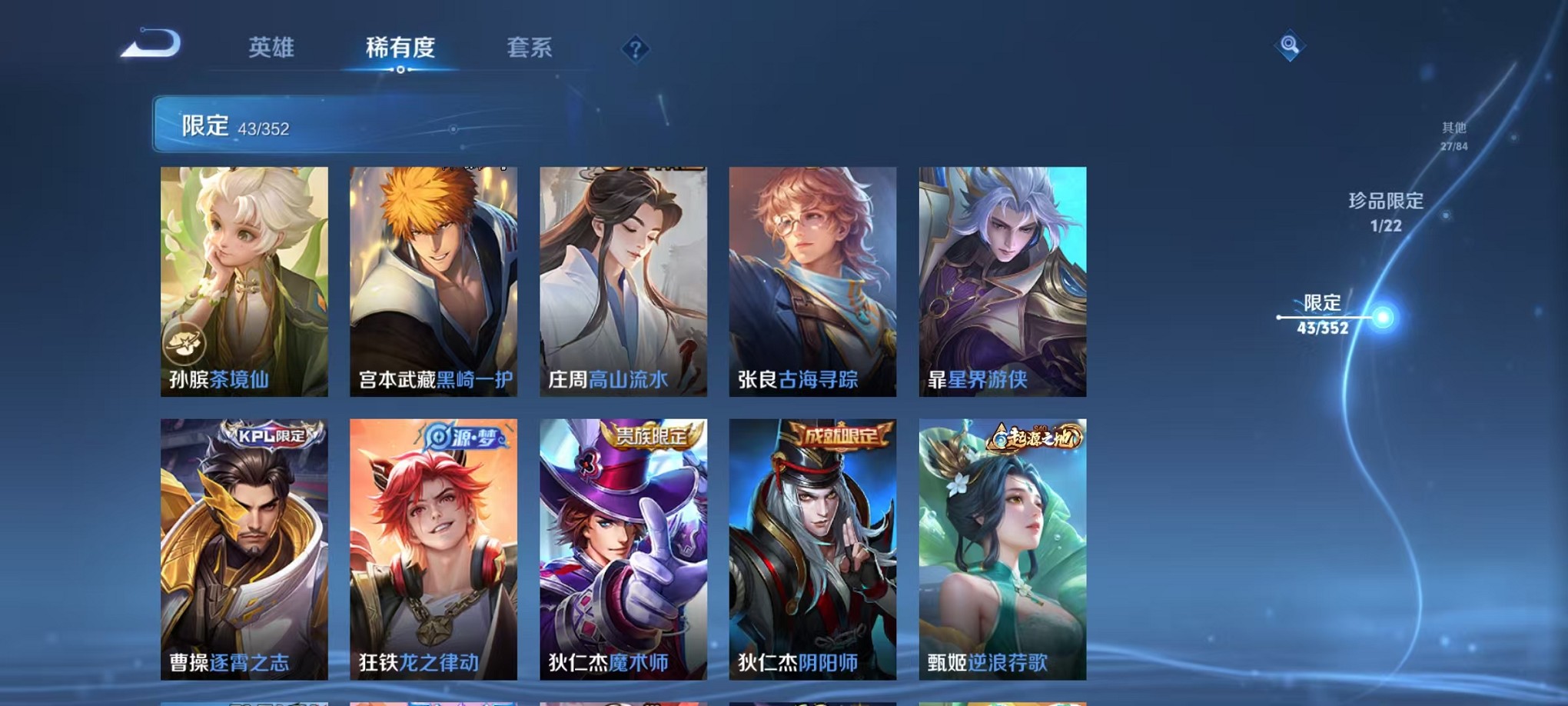Screen dimensions: 1568x706
Task: Select the 稀有度 tab
Action: click(401, 48)
